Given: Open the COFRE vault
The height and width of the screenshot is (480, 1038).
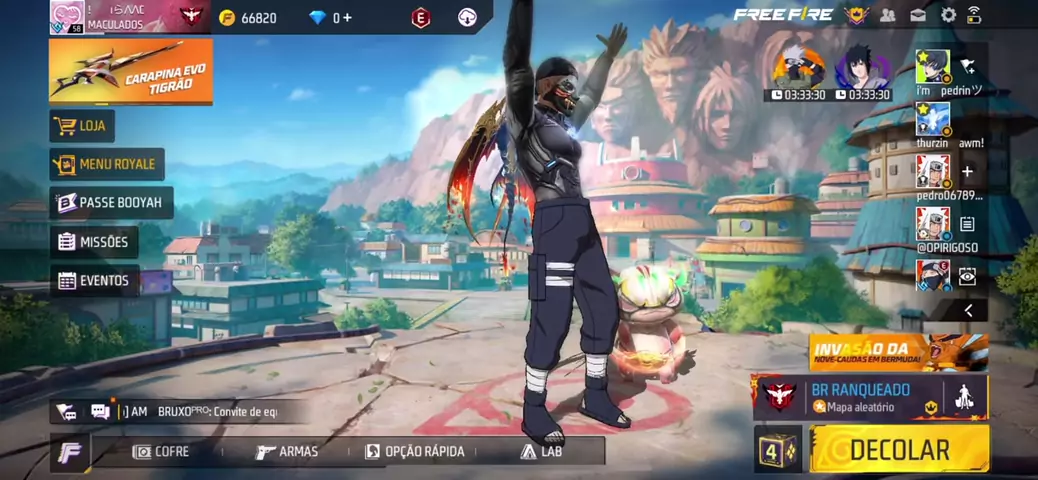Looking at the screenshot, I should tap(162, 452).
